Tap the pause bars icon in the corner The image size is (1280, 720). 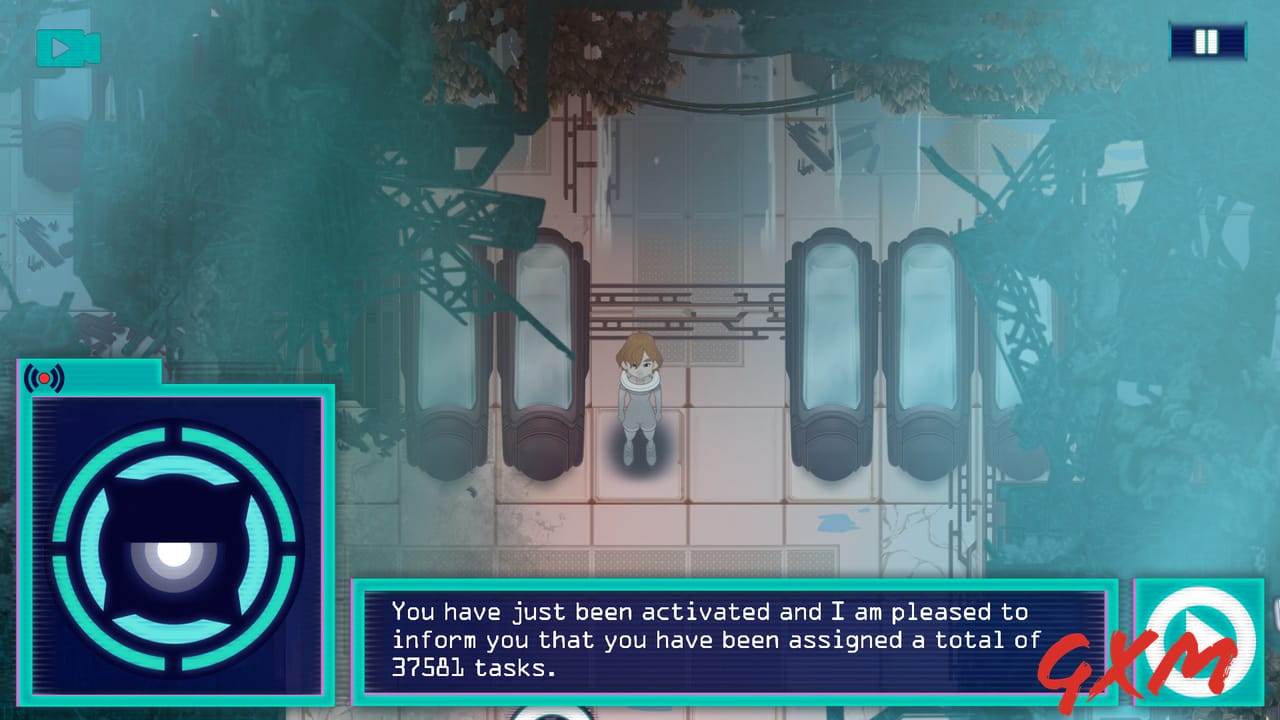pos(1206,41)
